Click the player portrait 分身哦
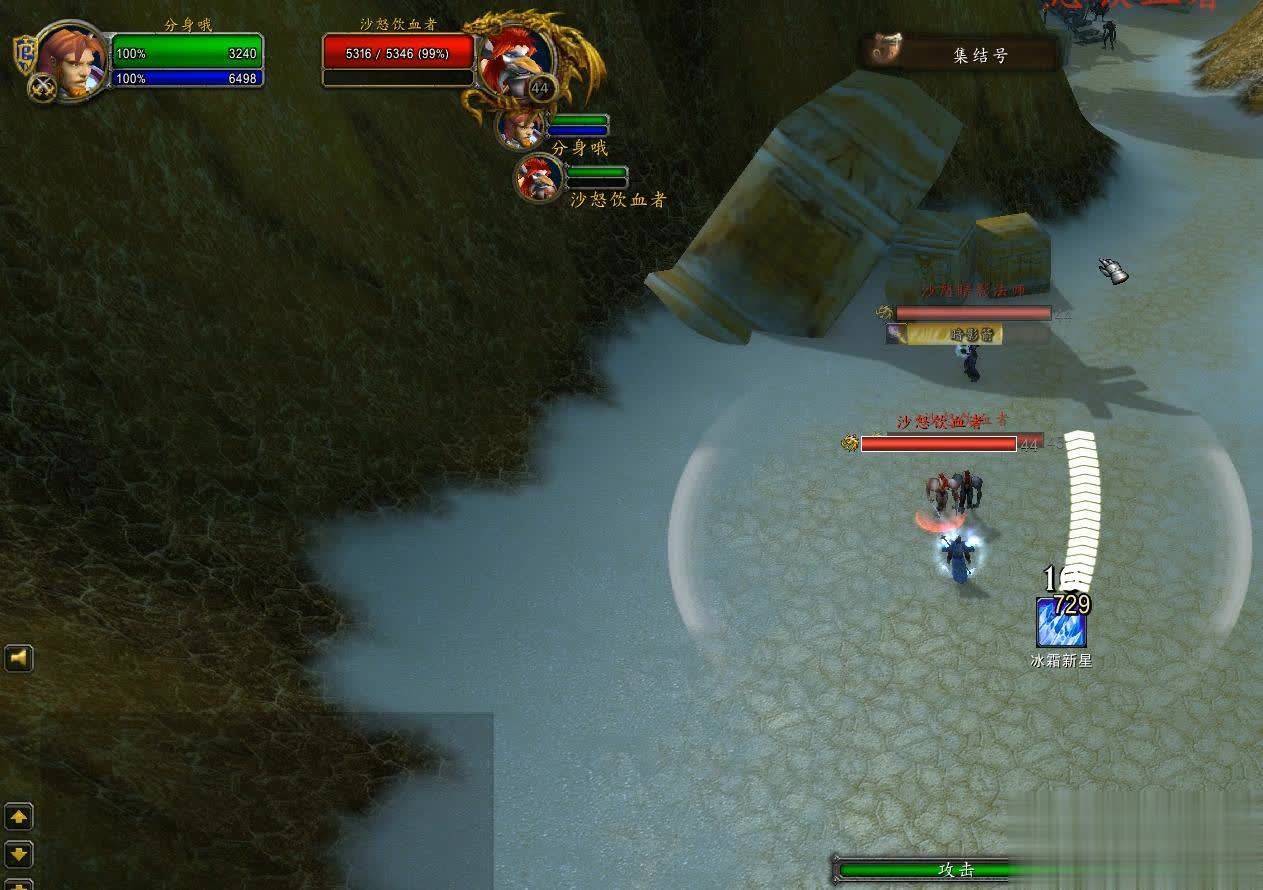 pos(72,62)
